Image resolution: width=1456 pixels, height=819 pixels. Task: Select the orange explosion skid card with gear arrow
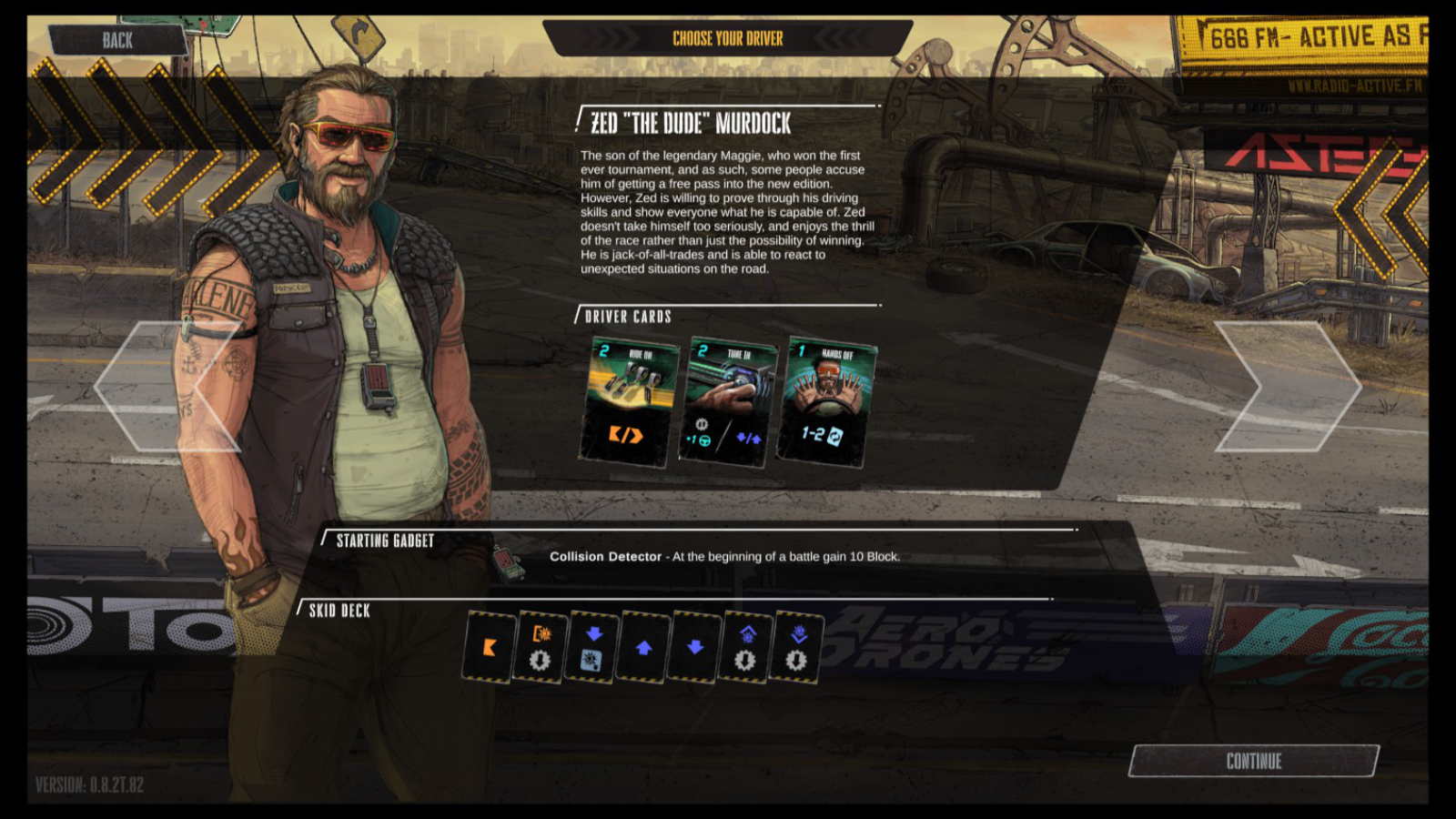coord(539,646)
